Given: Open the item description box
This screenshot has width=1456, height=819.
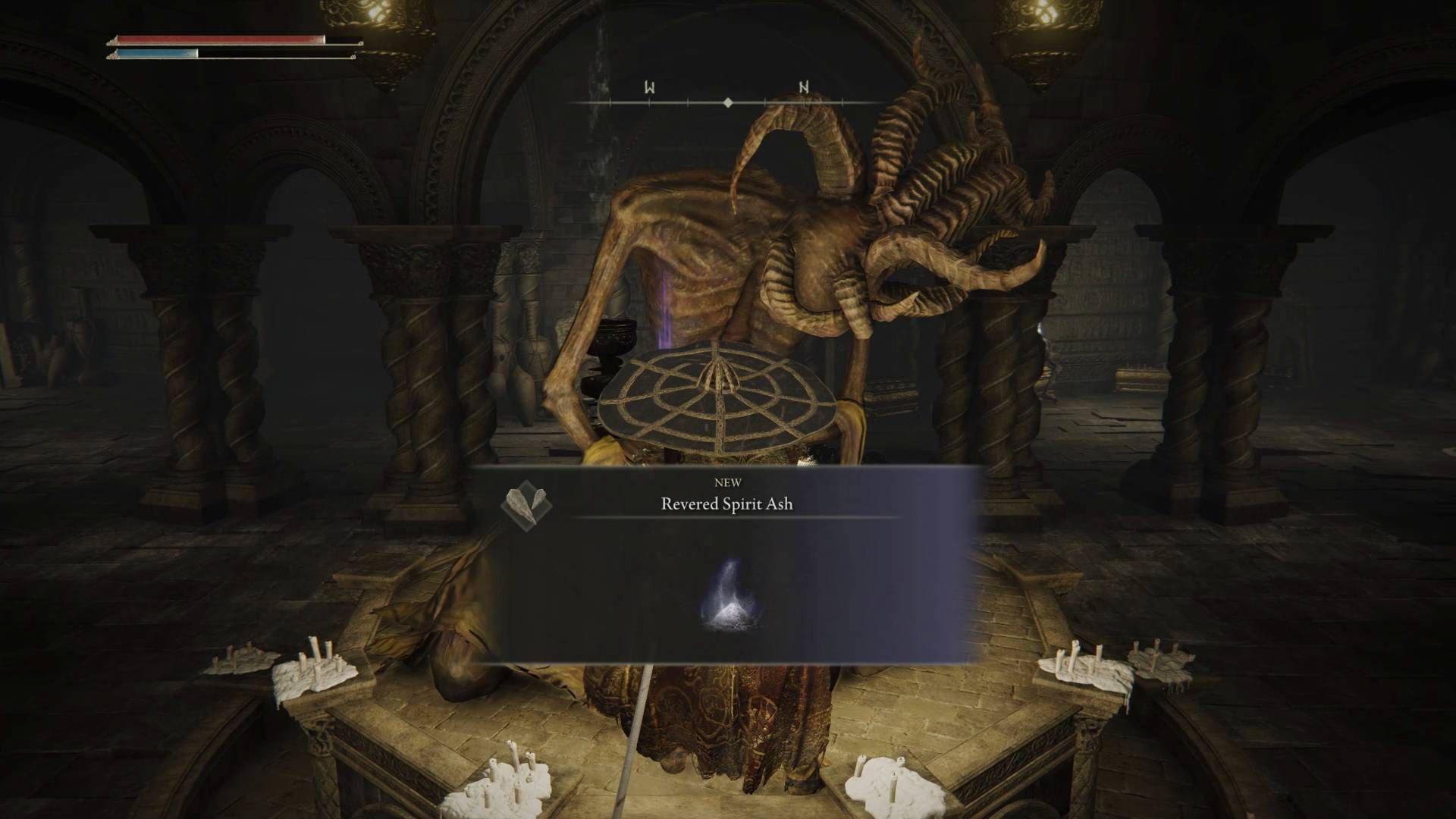Looking at the screenshot, I should coord(728,599).
